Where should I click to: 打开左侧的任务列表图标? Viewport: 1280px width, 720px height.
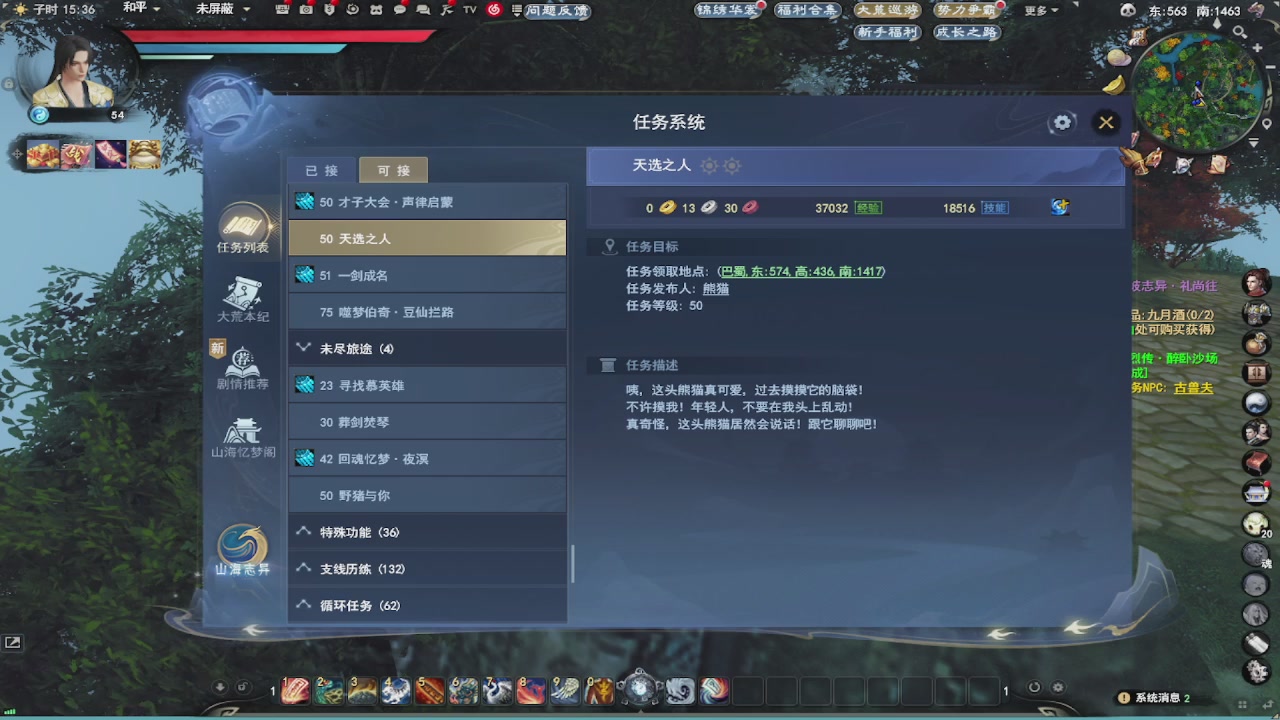[x=242, y=222]
